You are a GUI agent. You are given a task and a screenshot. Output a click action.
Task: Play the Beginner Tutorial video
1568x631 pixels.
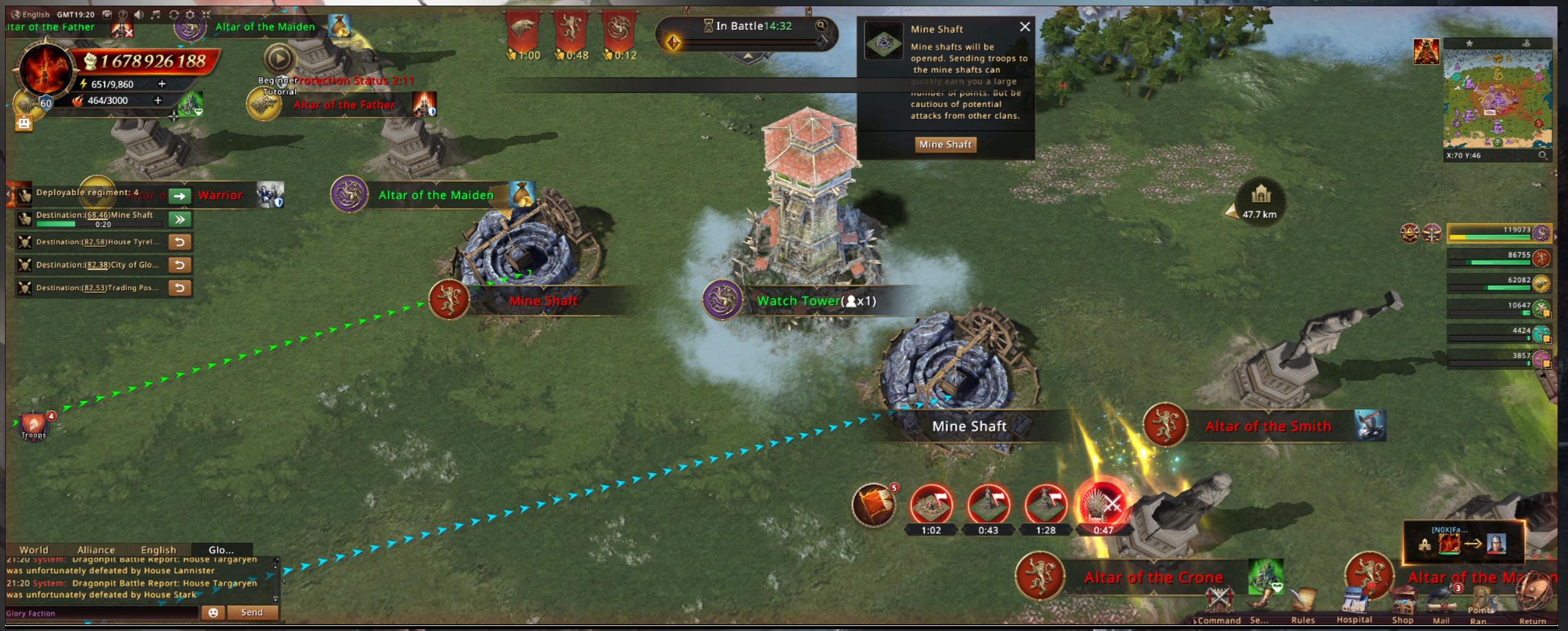(x=279, y=59)
